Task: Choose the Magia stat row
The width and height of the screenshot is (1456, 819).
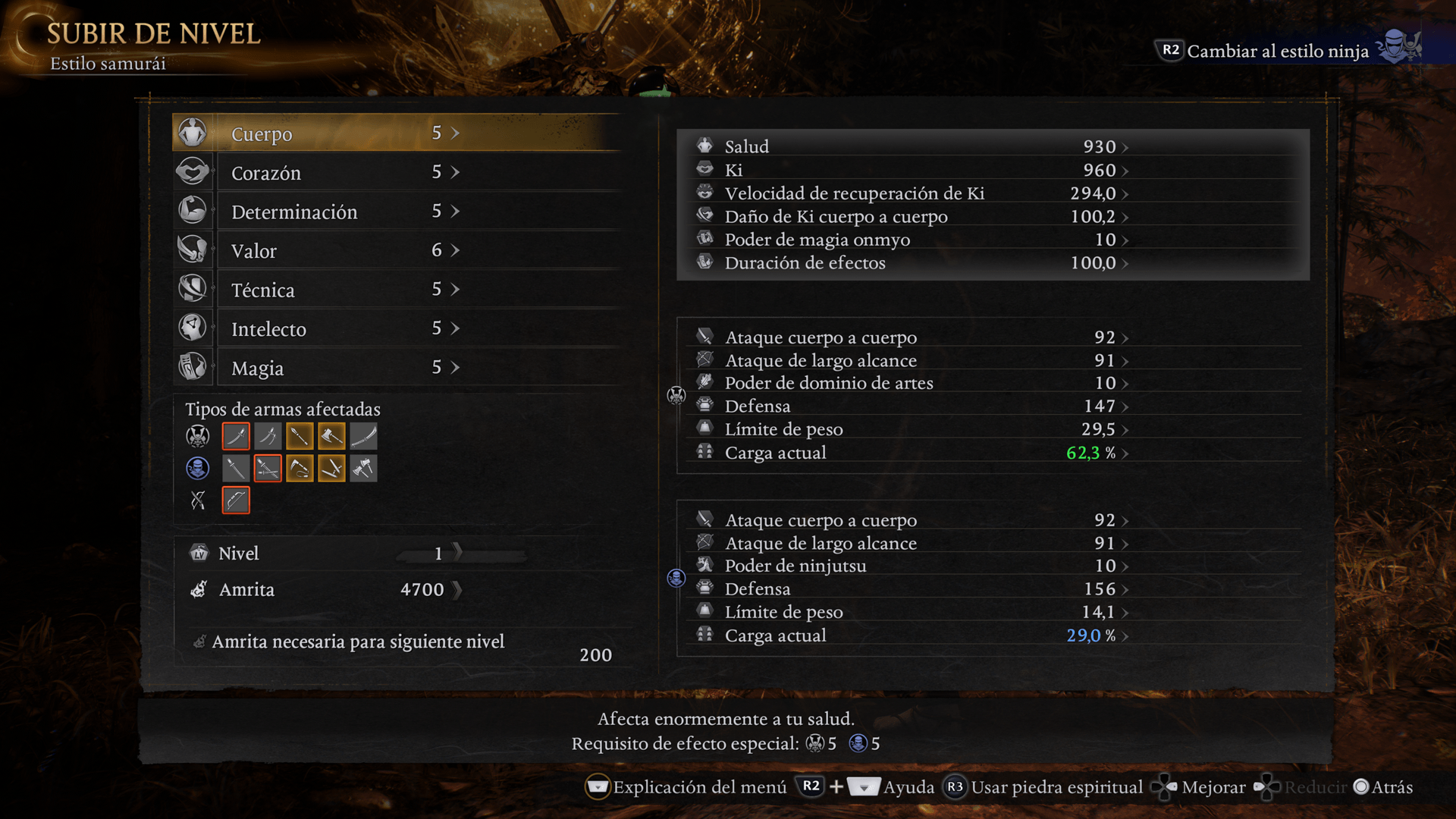Action: pos(394,368)
